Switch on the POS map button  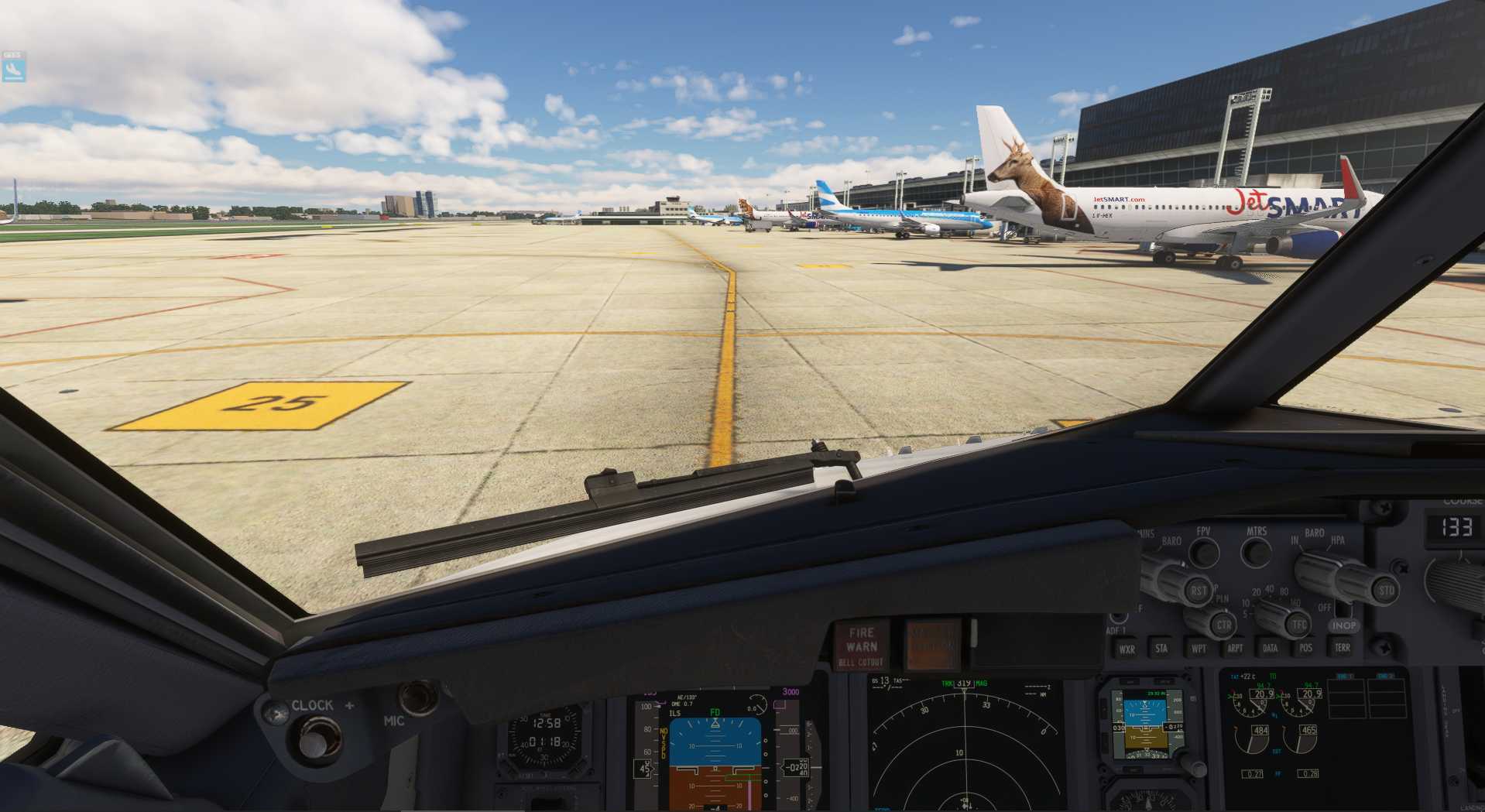1306,648
